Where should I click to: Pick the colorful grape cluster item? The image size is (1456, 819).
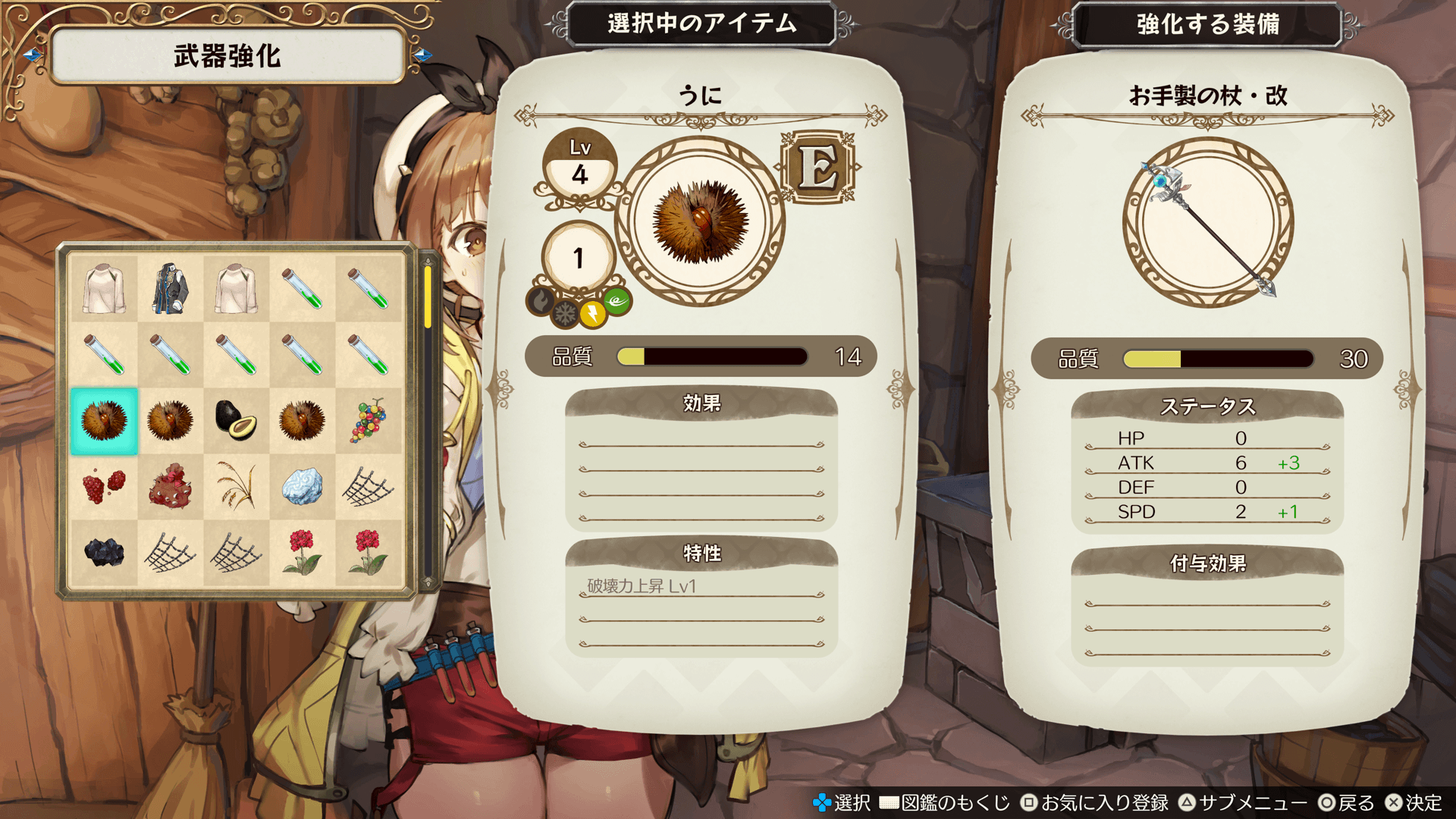pos(368,420)
